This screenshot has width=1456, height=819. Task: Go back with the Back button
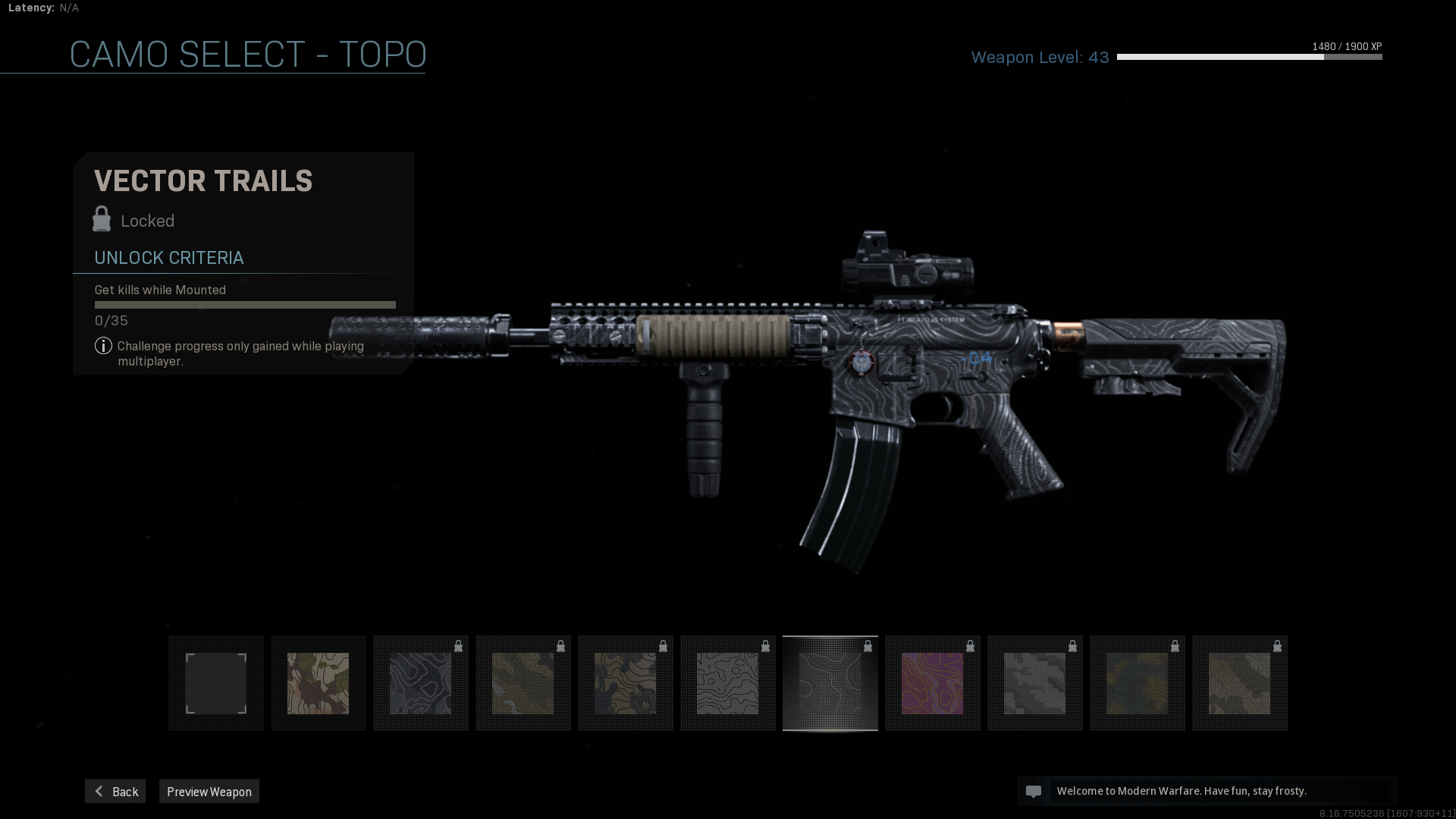tap(115, 791)
